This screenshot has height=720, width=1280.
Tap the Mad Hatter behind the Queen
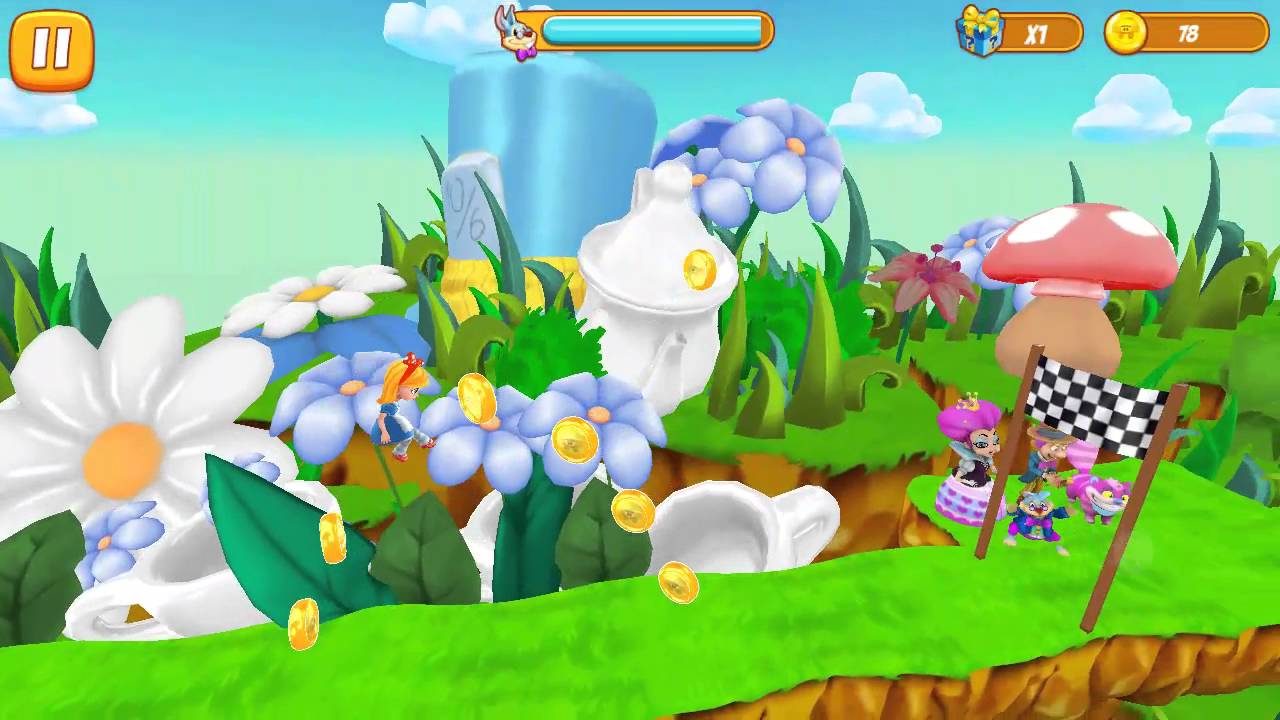click(1045, 450)
